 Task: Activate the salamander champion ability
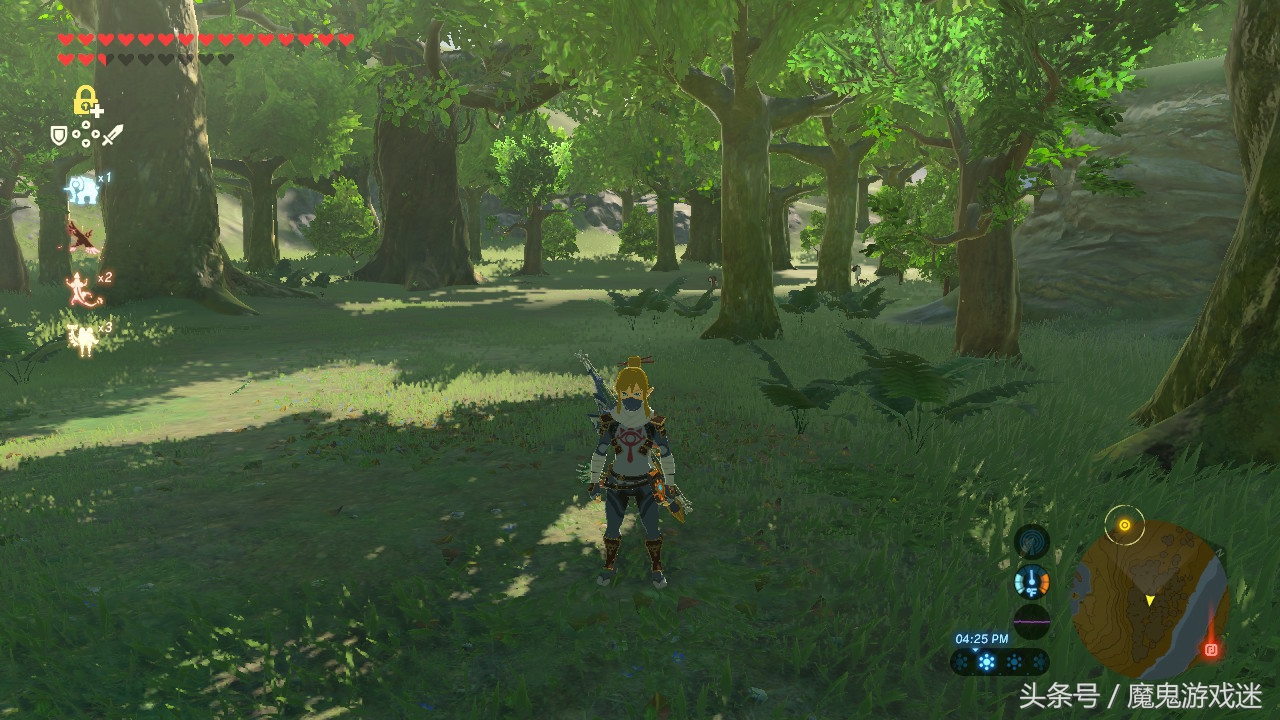[x=80, y=290]
